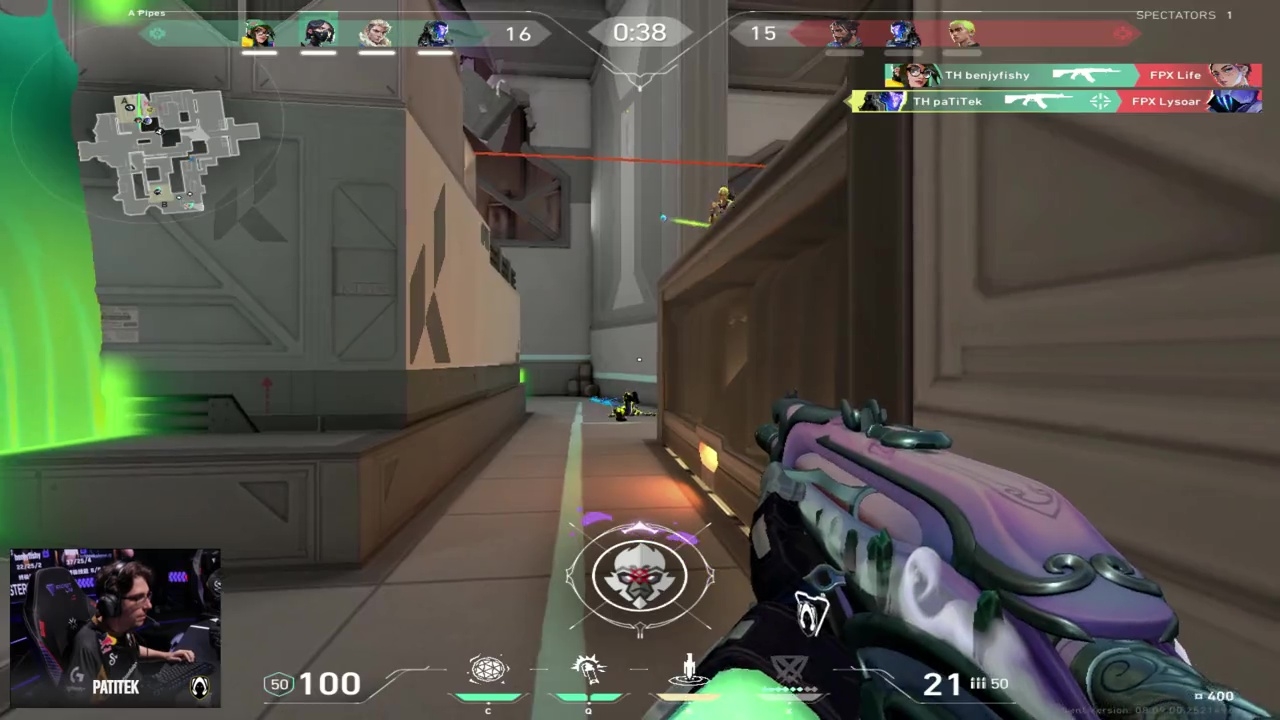Select the yellow-green haired agent on red team
1280x720 pixels.
pos(962,34)
